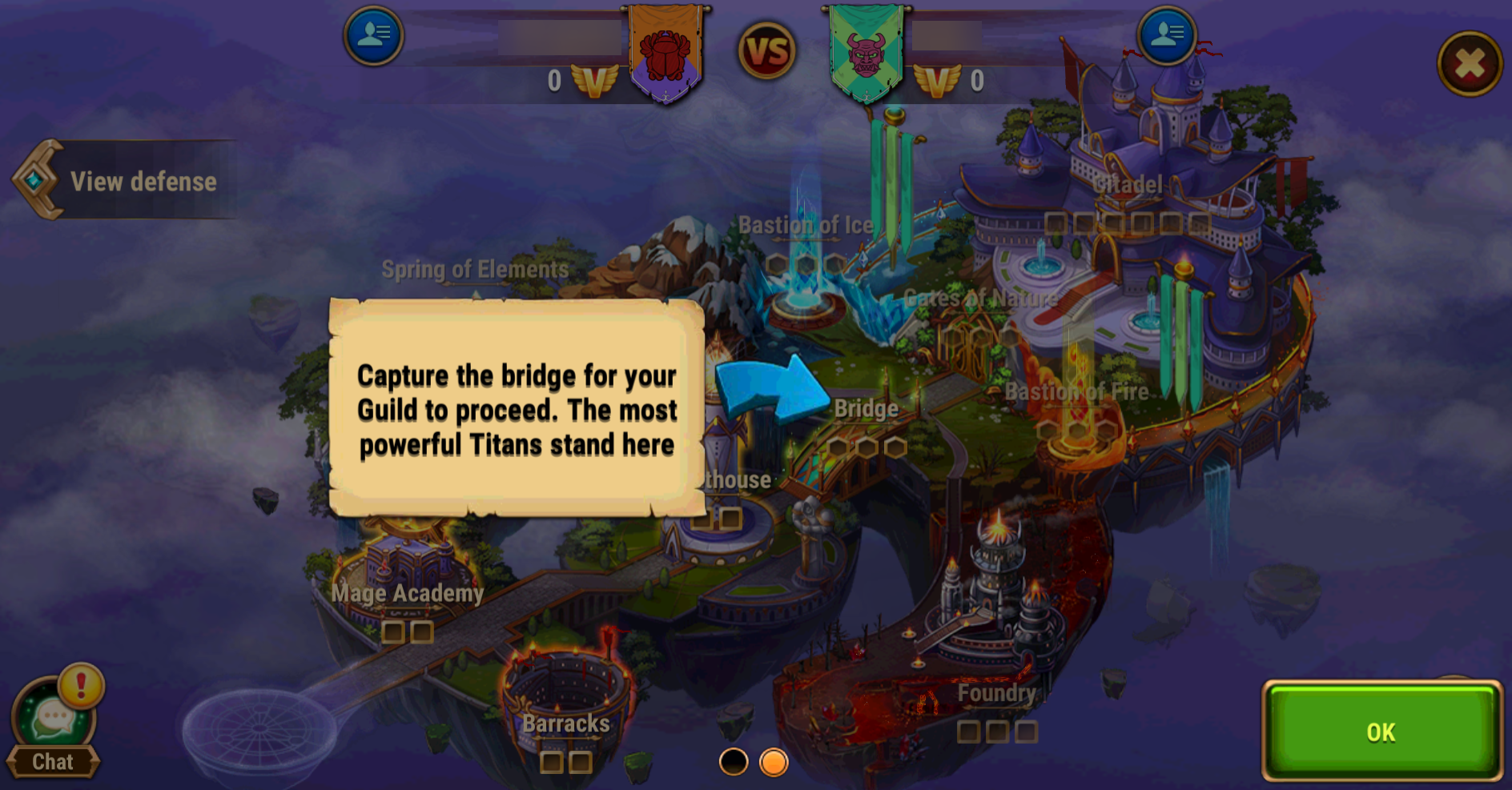Show the green demon guild's member list

click(1166, 35)
